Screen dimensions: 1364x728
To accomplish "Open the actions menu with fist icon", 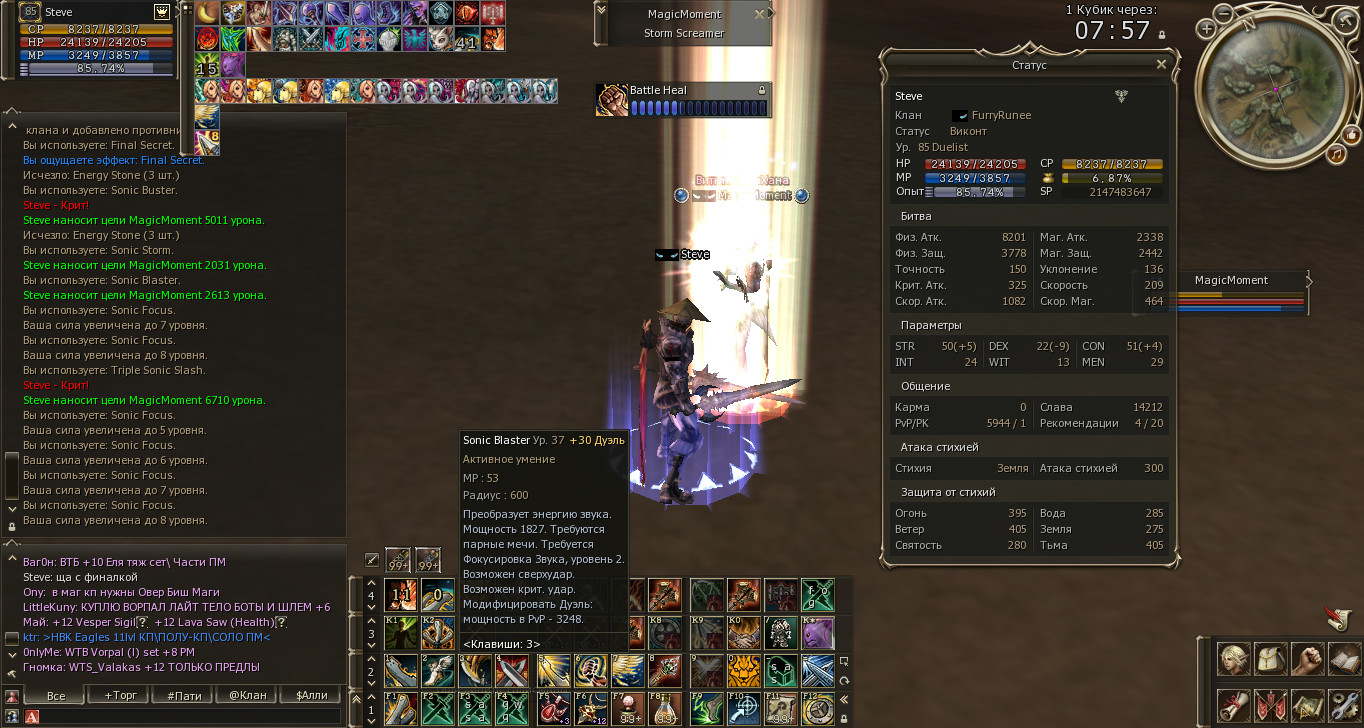I will (1307, 660).
